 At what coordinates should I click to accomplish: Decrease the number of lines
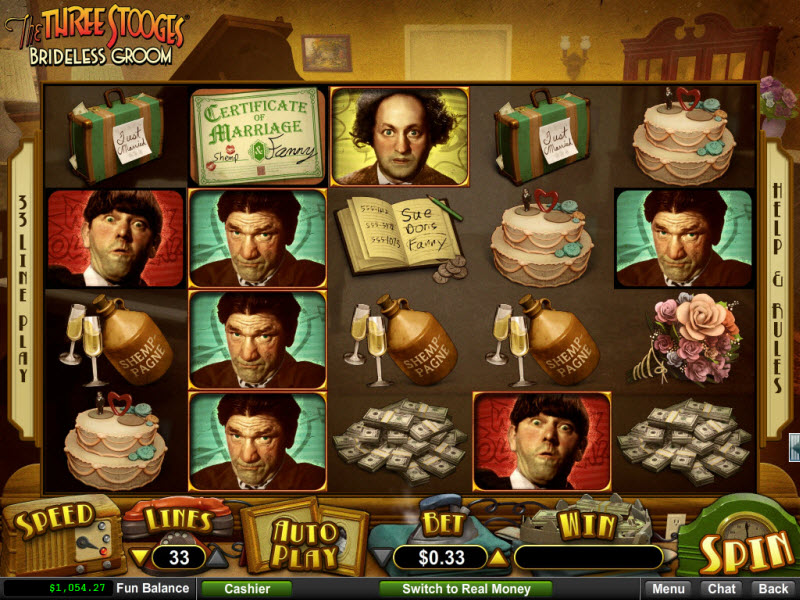coord(141,557)
